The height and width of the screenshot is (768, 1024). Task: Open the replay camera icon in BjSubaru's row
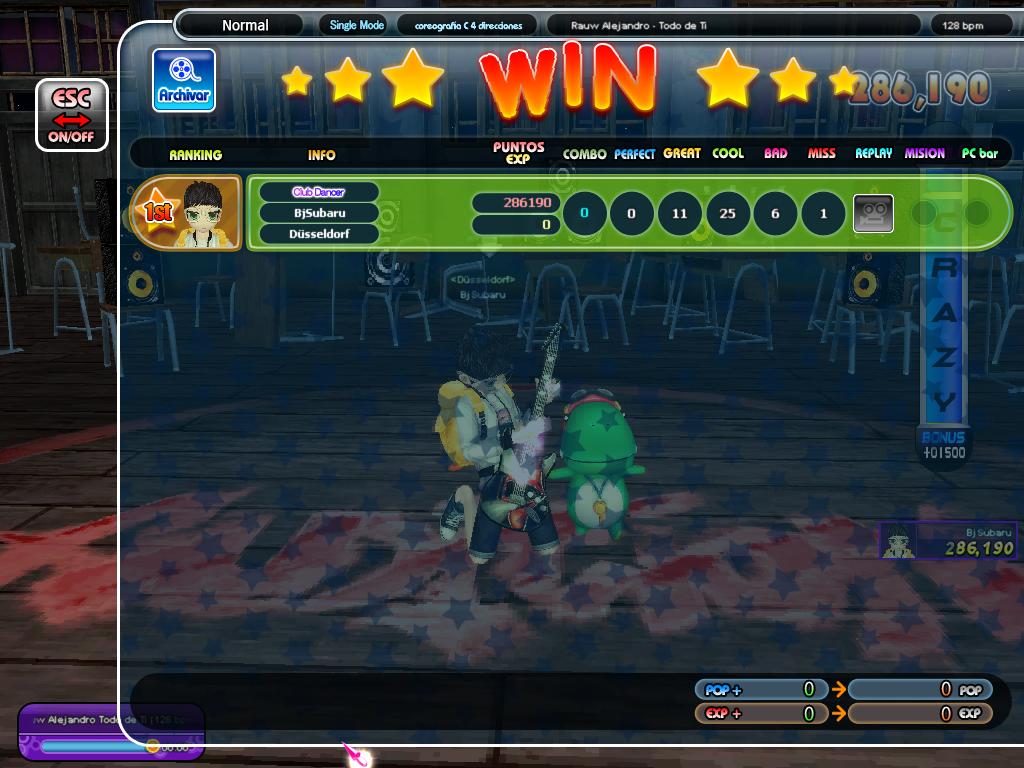[x=872, y=213]
